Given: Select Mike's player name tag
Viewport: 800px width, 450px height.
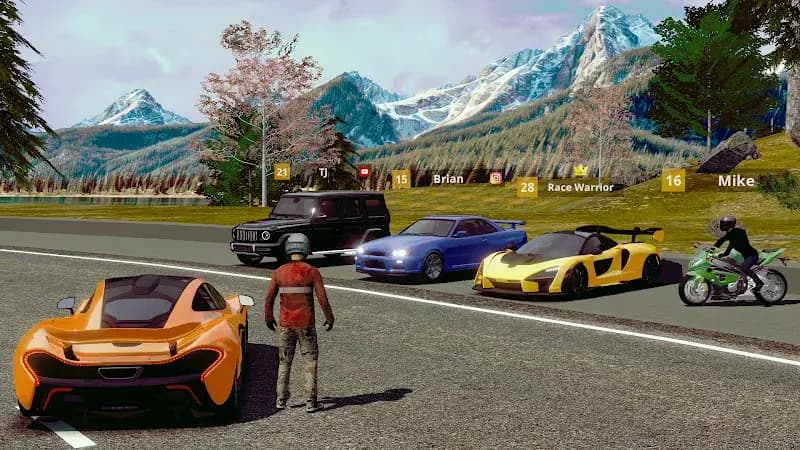Looking at the screenshot, I should (736, 181).
